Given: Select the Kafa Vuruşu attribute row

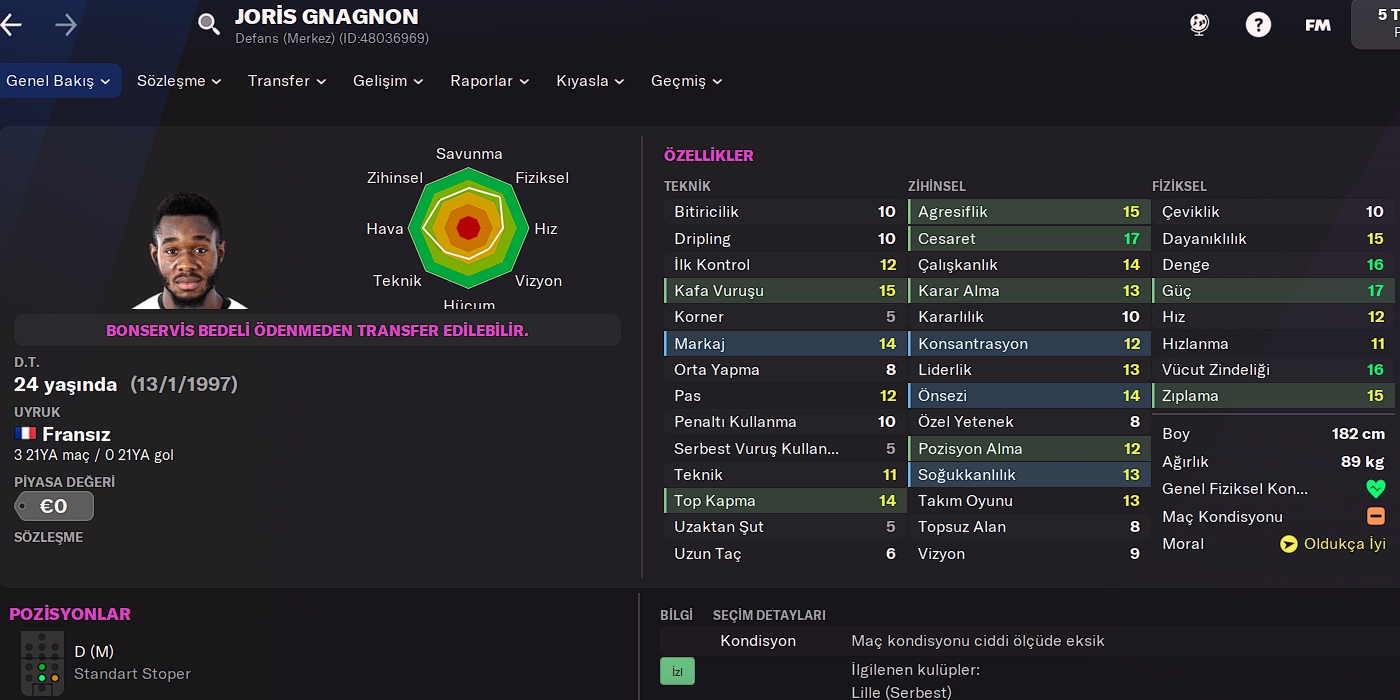Looking at the screenshot, I should tap(783, 291).
